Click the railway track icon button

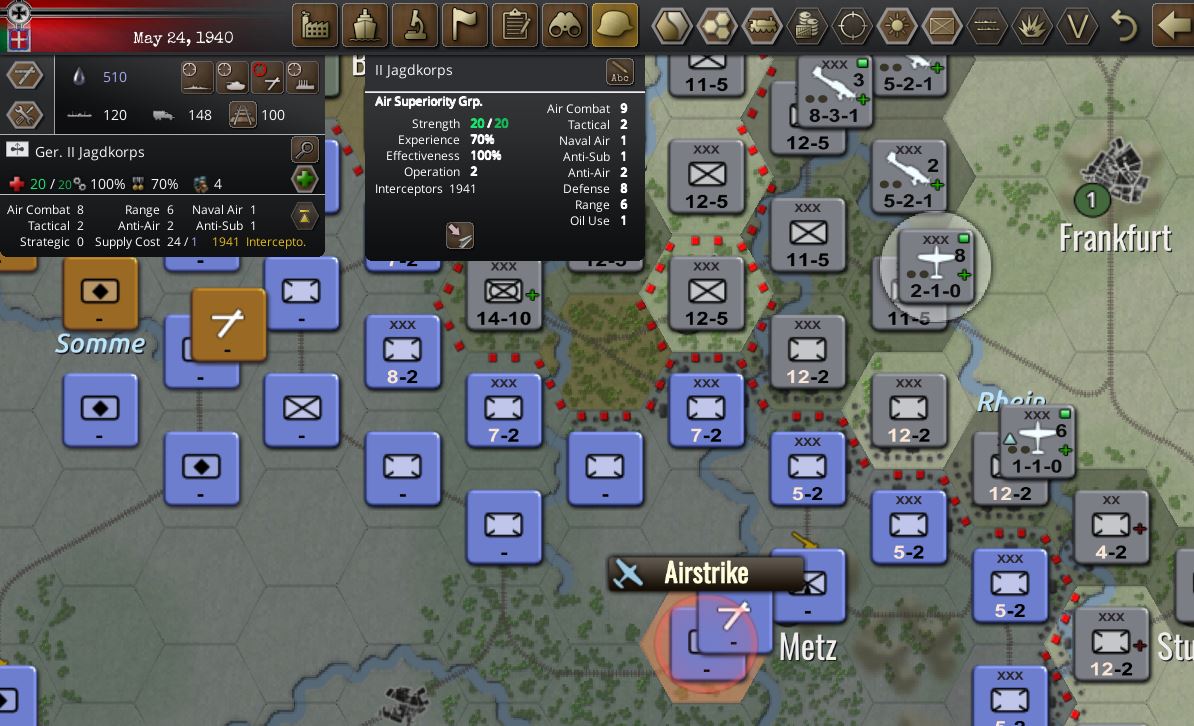click(243, 115)
